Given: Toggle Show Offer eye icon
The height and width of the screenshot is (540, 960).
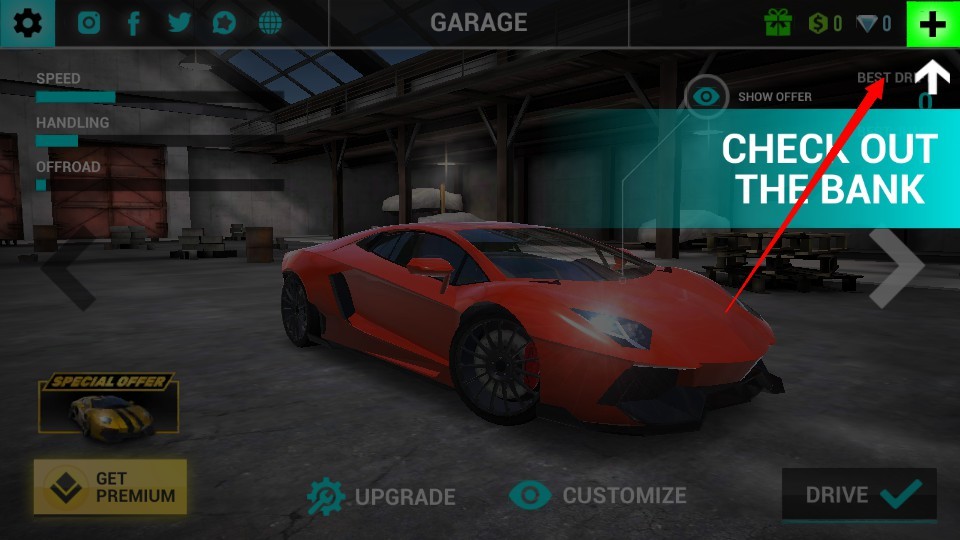Looking at the screenshot, I should click(708, 97).
